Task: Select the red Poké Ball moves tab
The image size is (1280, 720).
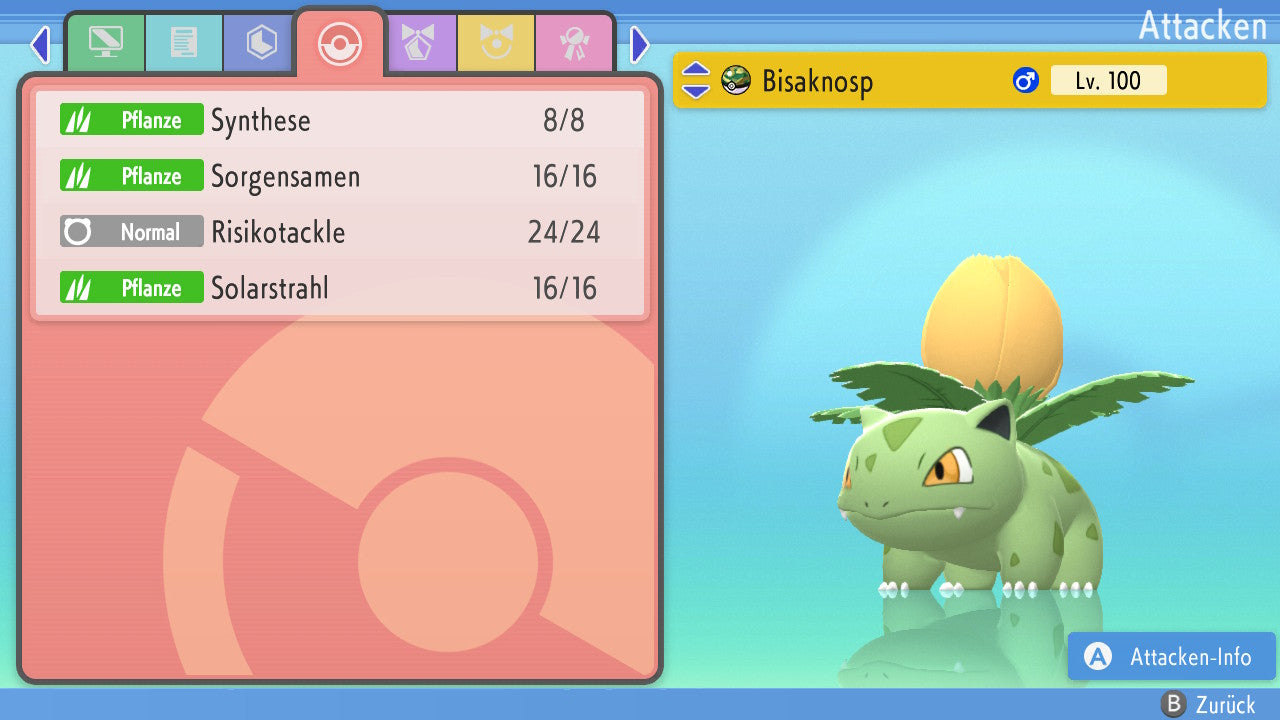Action: point(339,44)
